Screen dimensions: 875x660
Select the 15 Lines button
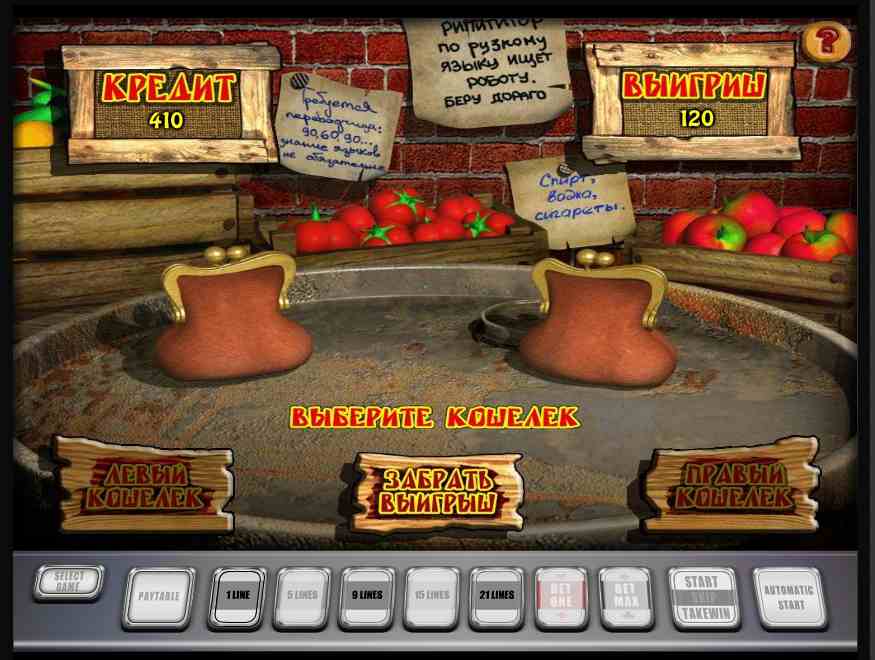[x=431, y=597]
